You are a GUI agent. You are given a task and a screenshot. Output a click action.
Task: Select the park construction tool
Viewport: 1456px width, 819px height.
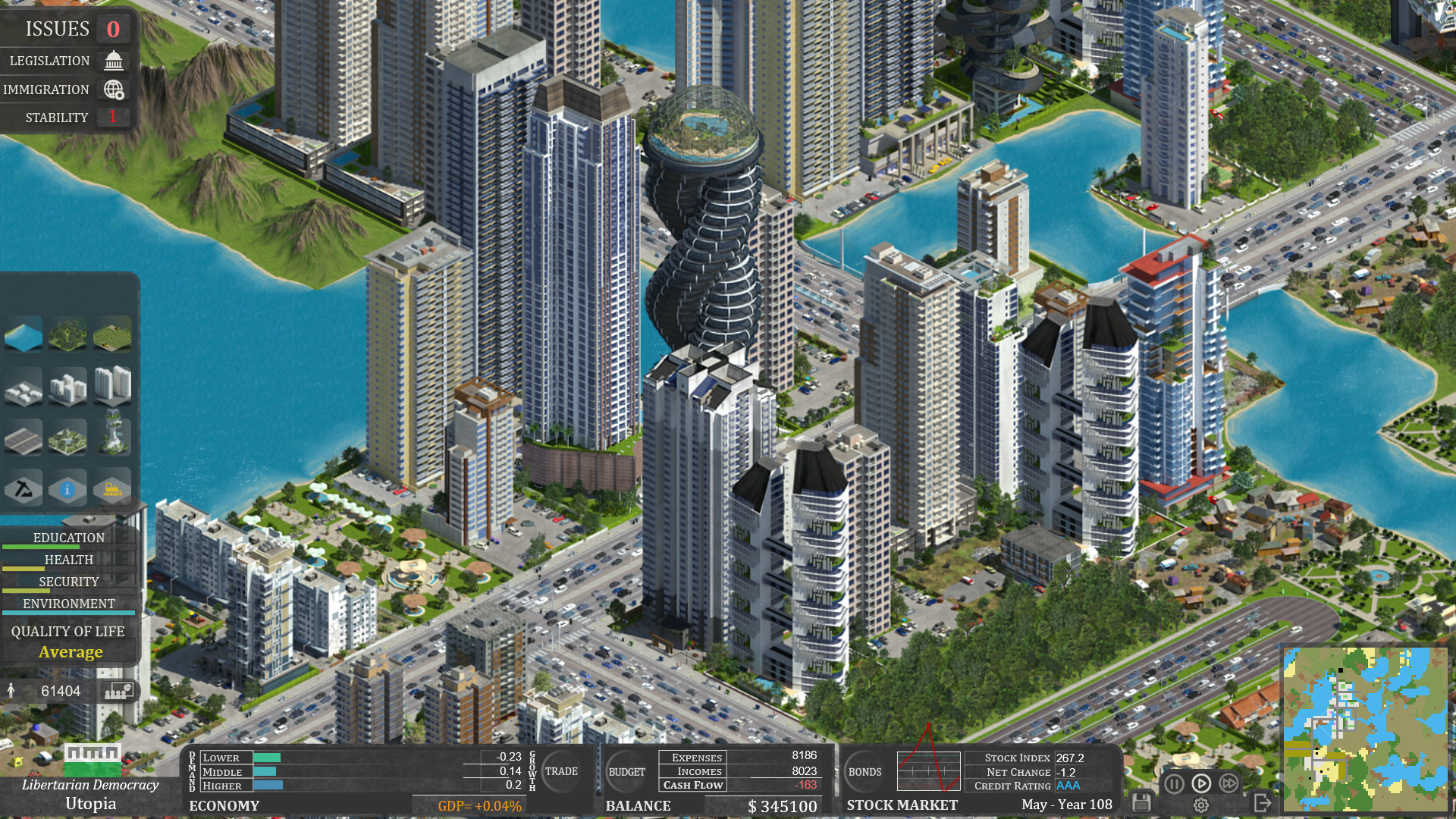pyautogui.click(x=67, y=438)
